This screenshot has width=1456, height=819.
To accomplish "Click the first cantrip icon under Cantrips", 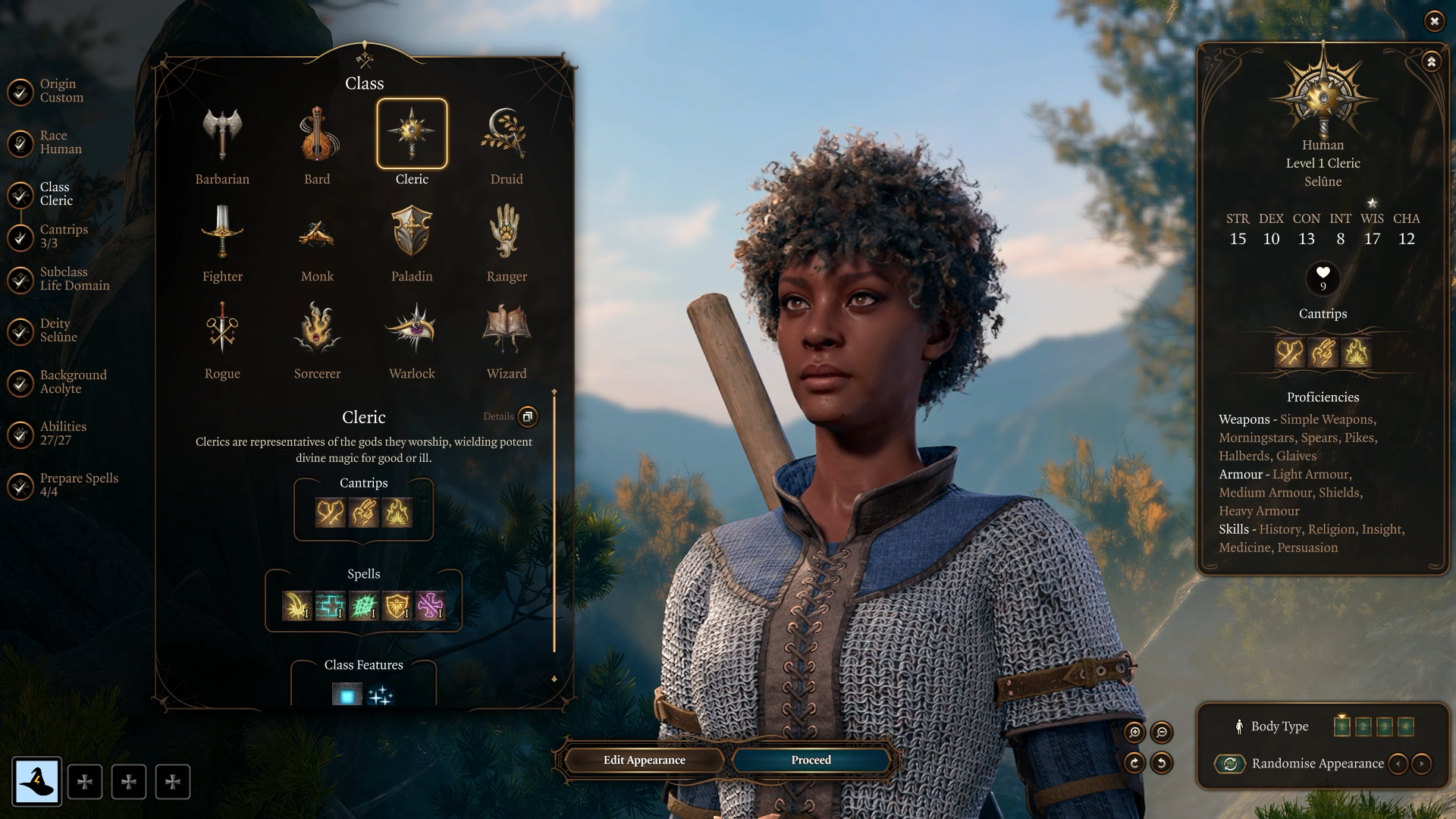I will click(329, 513).
